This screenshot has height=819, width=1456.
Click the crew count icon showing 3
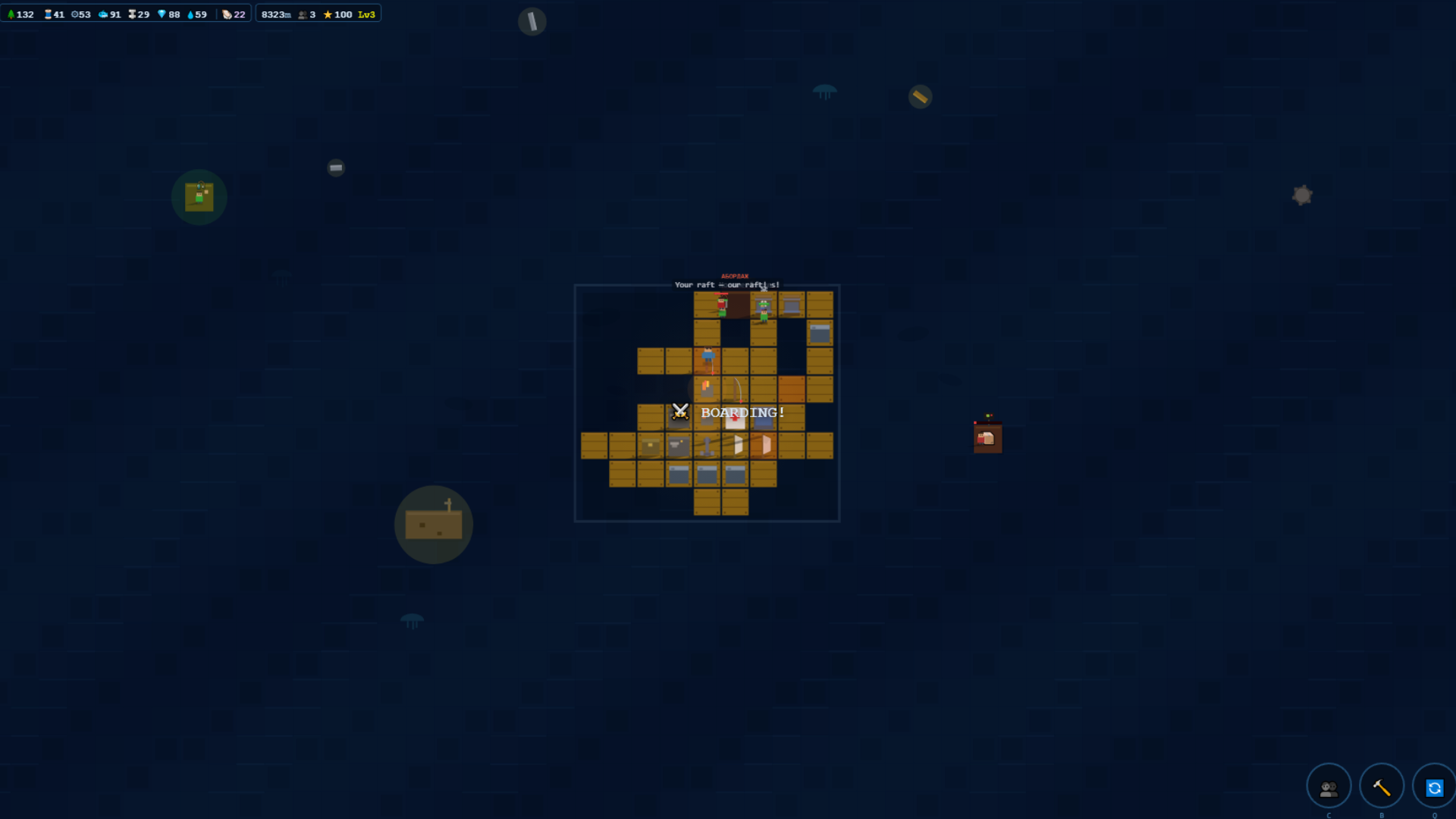coord(303,14)
